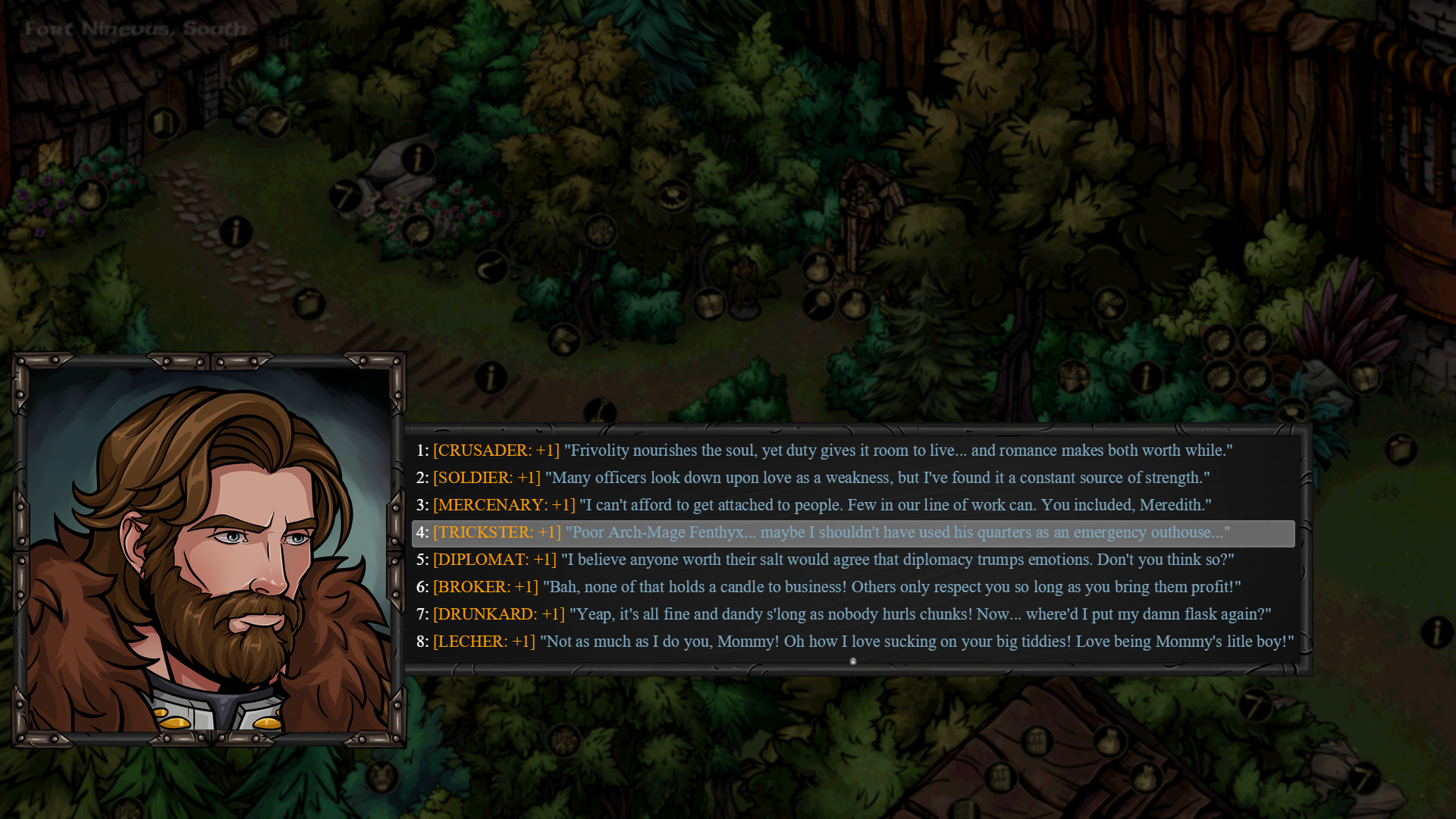Select the leaf icon atop the stacked log pile
The width and height of the screenshot is (1456, 819).
[1218, 339]
